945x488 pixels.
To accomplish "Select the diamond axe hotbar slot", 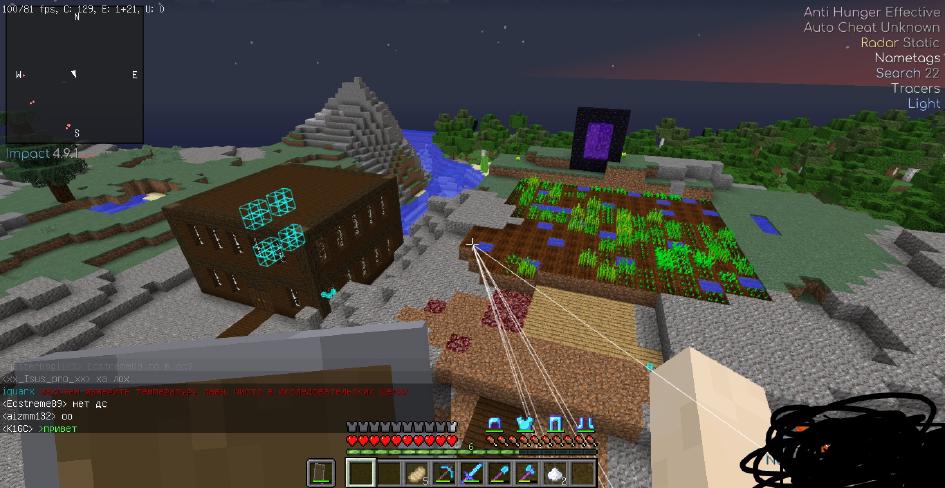I will [x=527, y=472].
